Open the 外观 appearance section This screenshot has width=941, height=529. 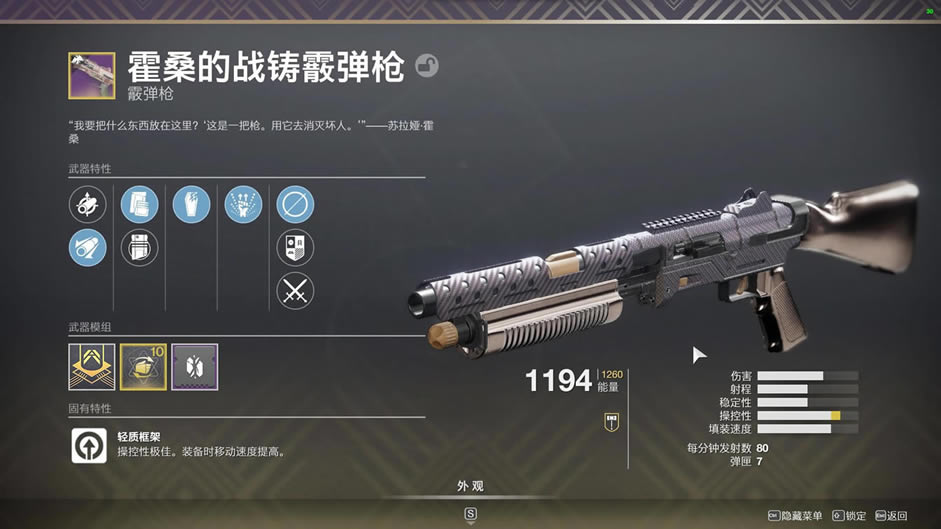point(470,487)
